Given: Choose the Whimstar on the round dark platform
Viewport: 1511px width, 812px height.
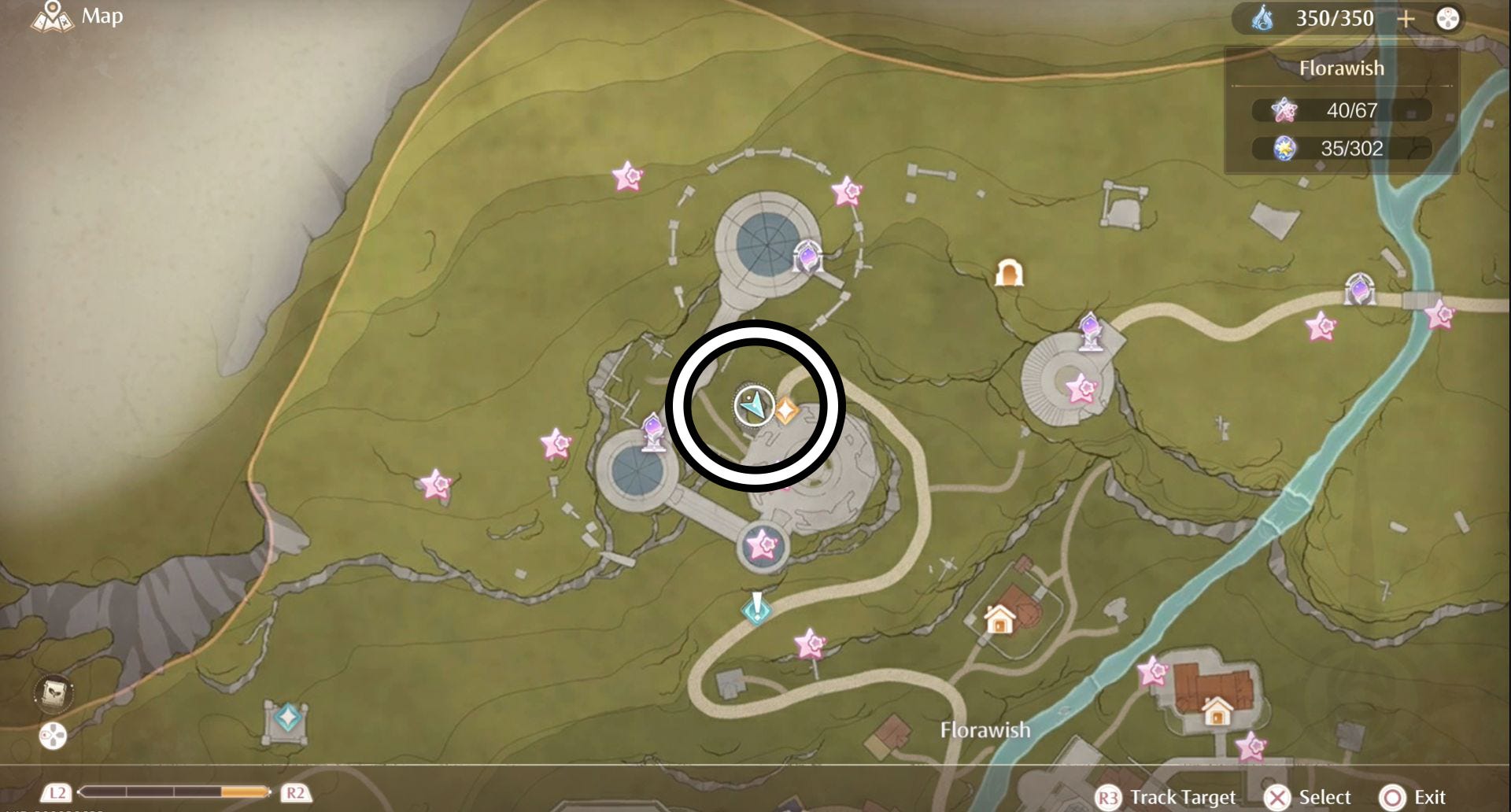Looking at the screenshot, I should pos(761,544).
